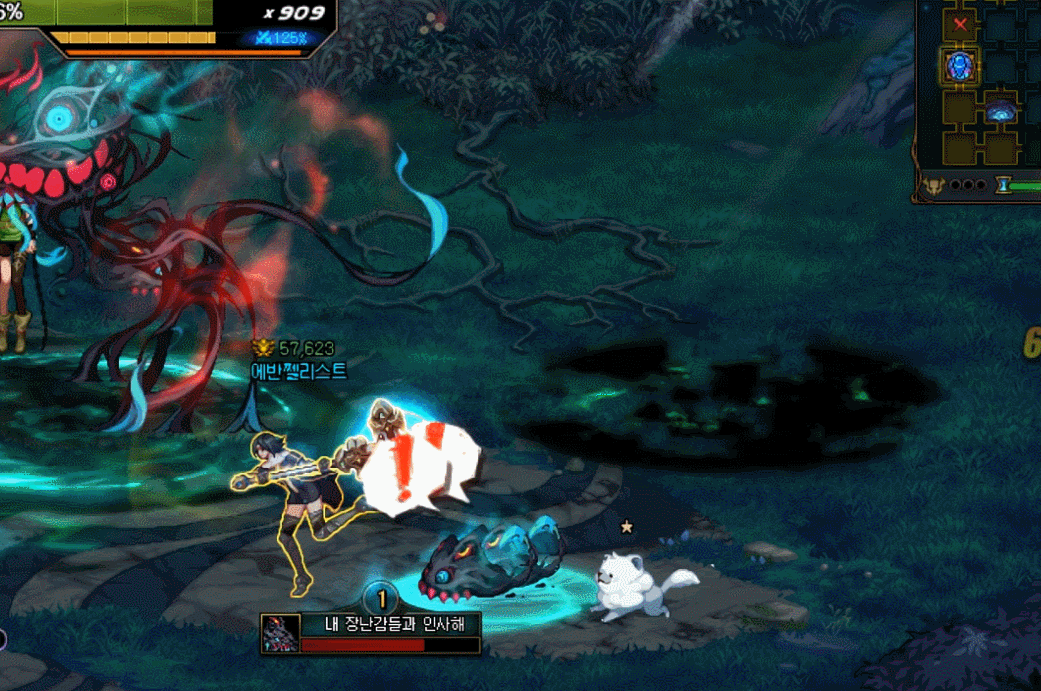The image size is (1041, 691).
Task: Select the red X room on the minimap
Action: 962,25
